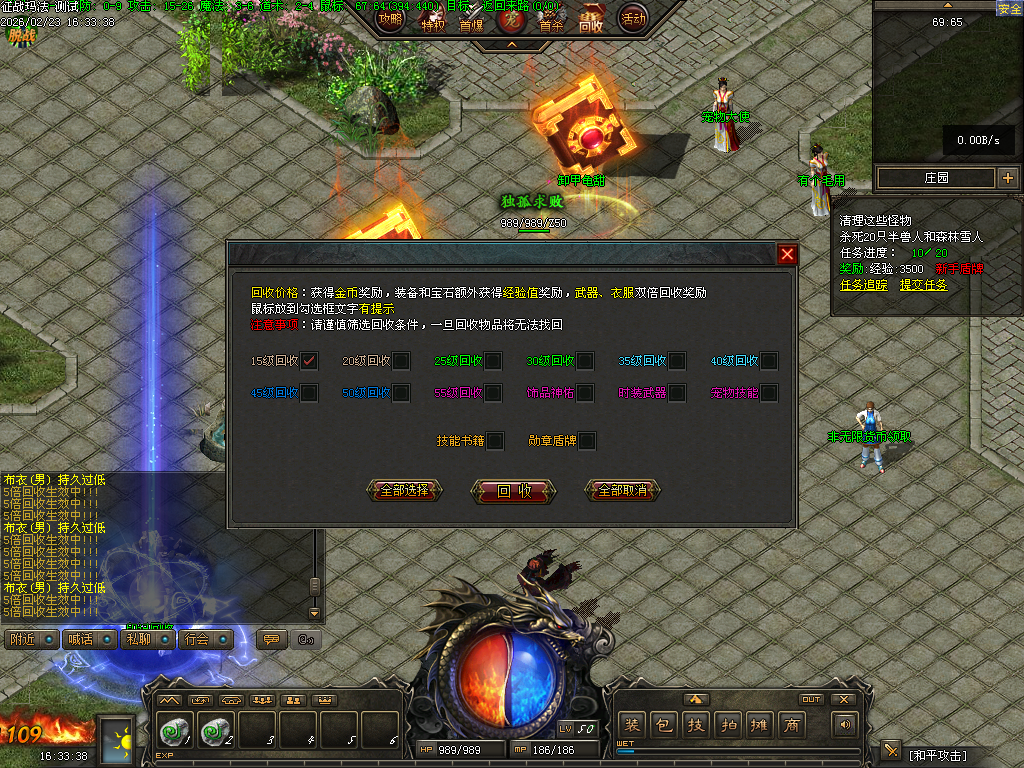The height and width of the screenshot is (768, 1024).
Task: Tick the 技能书籍 checkbox
Action: pos(495,440)
